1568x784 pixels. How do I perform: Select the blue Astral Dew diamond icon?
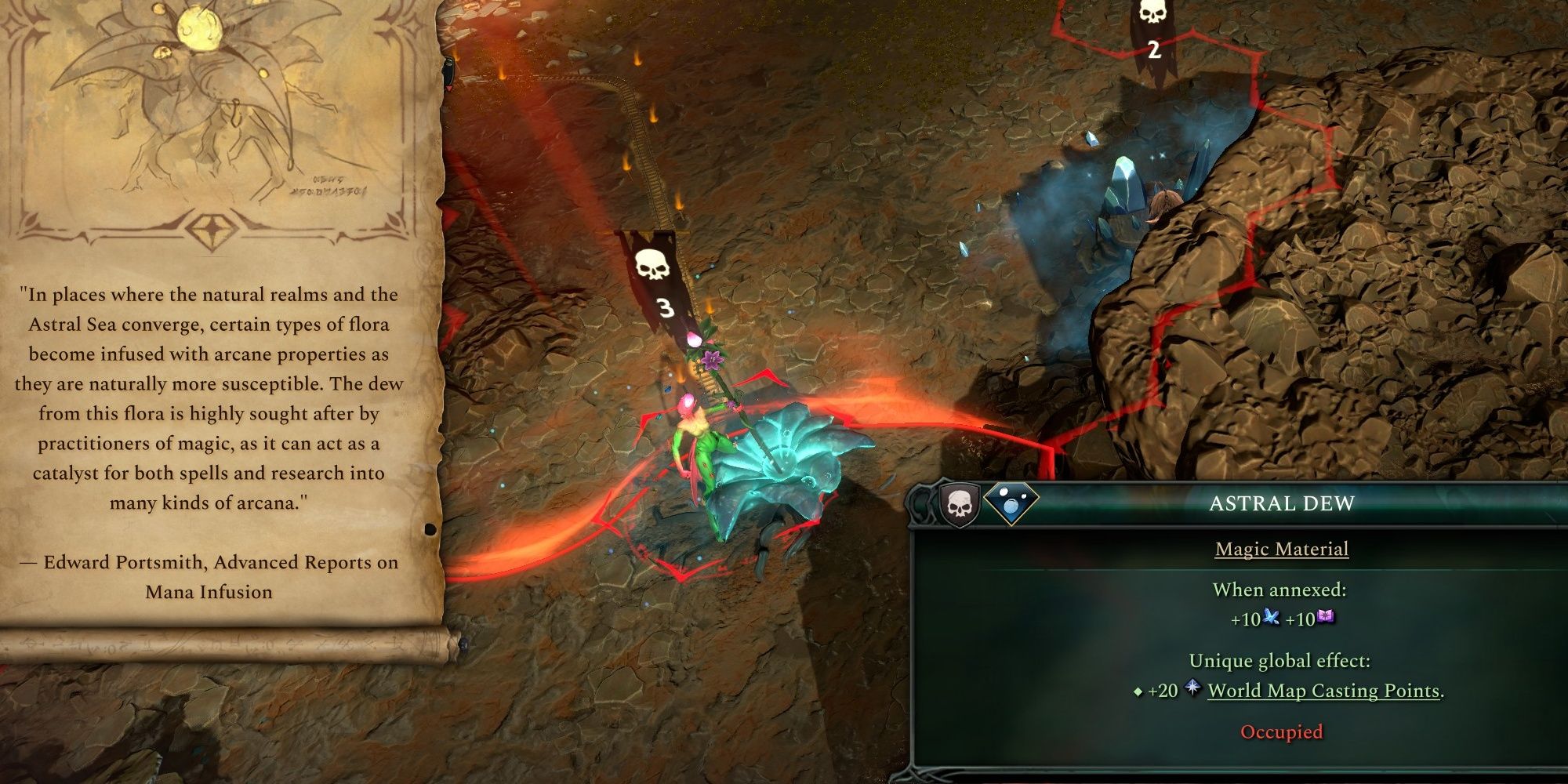pyautogui.click(x=1011, y=502)
